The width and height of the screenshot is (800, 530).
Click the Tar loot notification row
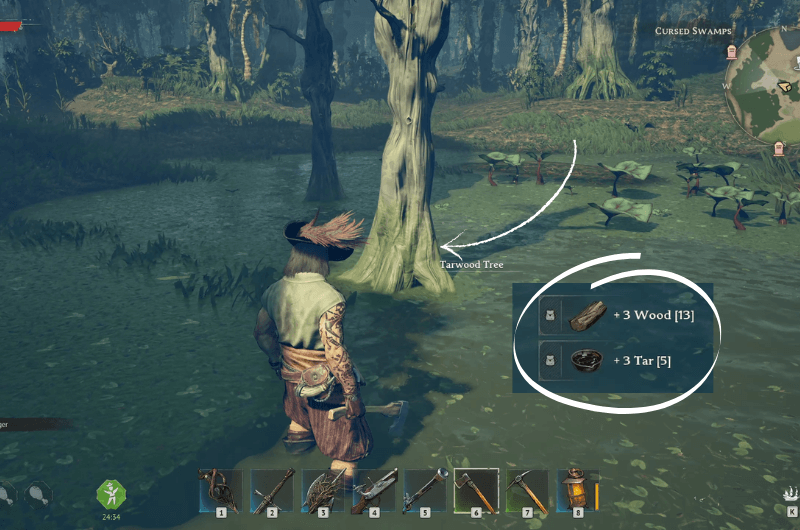[614, 359]
